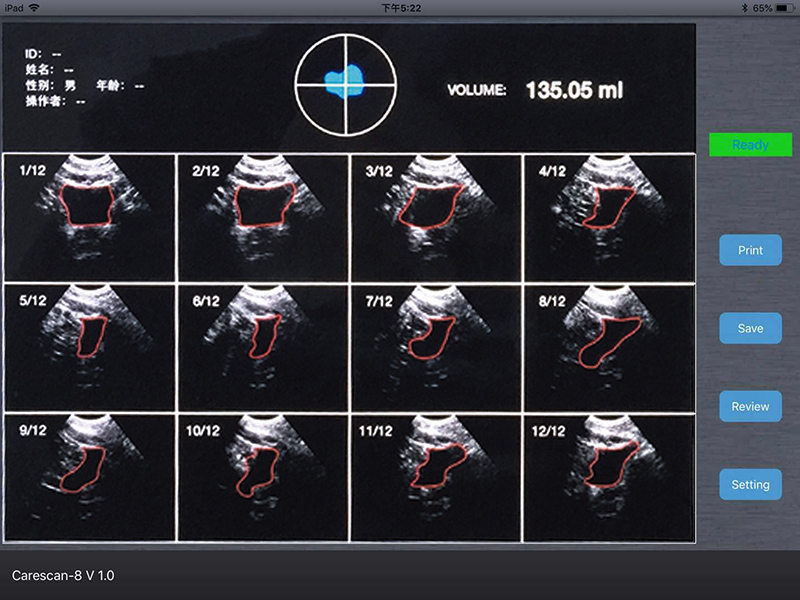Viewport: 800px width, 600px height.
Task: Select scan thumbnail 2/12
Action: [x=263, y=217]
